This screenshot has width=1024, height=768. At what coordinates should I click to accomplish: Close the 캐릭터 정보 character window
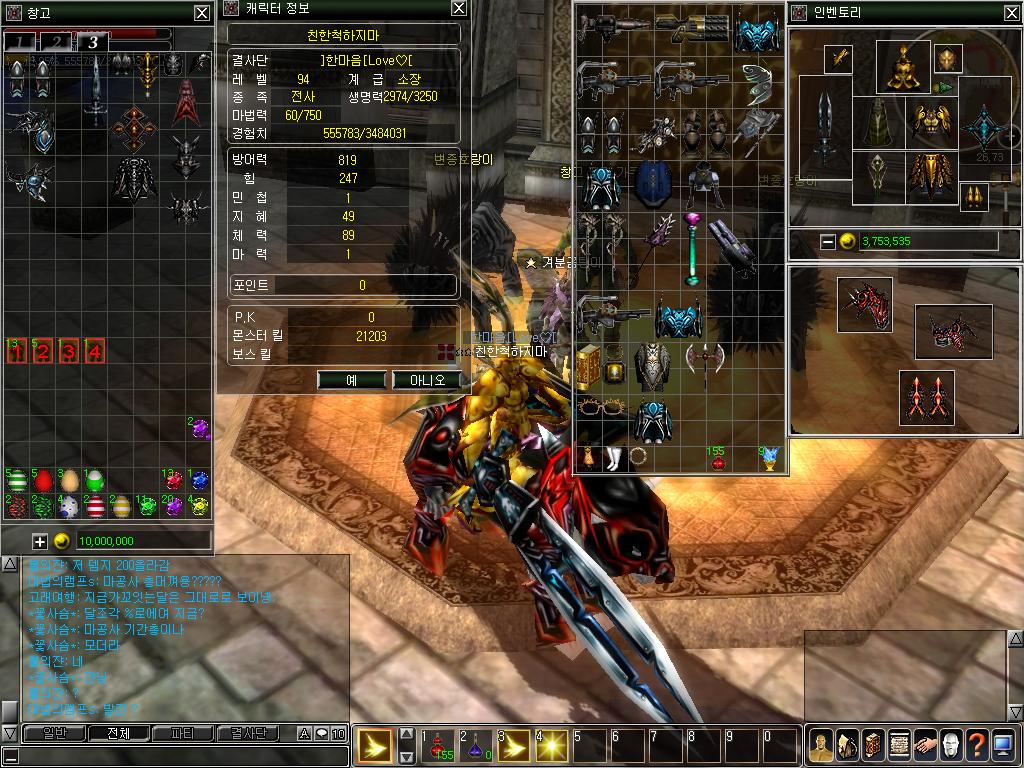(x=458, y=8)
